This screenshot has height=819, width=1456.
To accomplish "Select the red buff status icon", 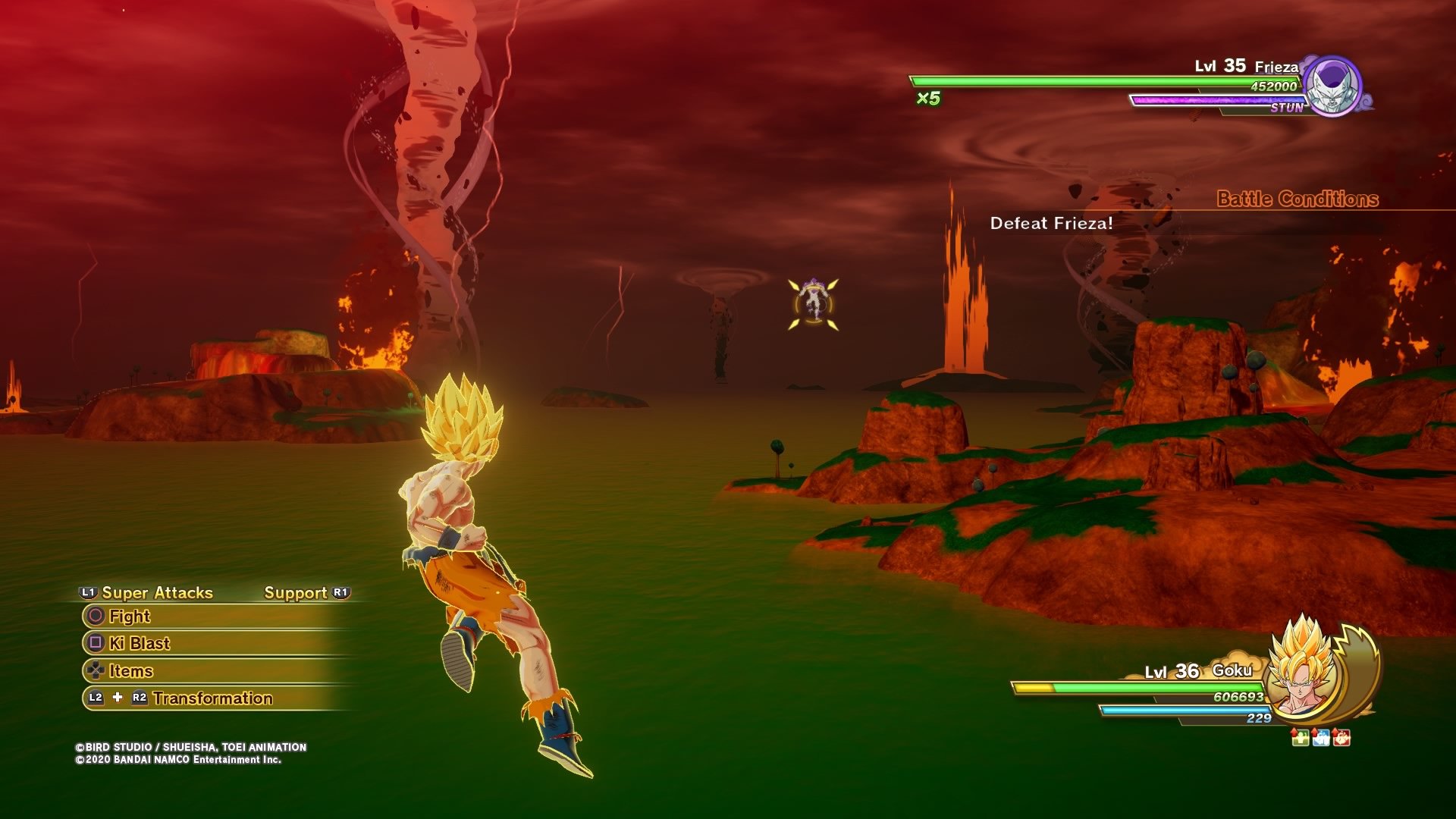I will click(1341, 737).
